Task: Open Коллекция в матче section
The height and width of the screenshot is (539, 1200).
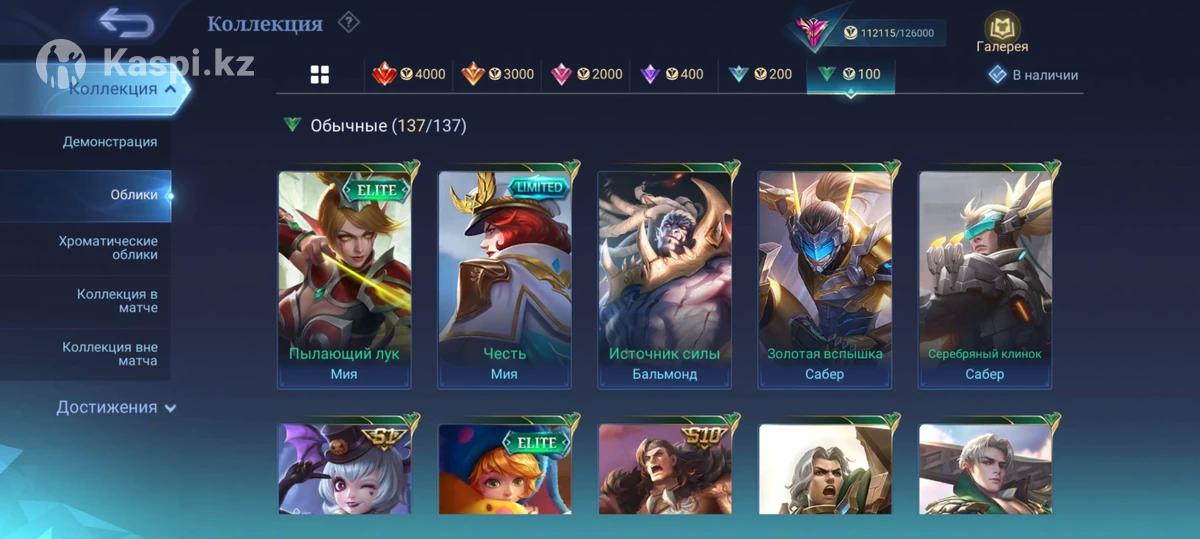Action: [x=116, y=301]
